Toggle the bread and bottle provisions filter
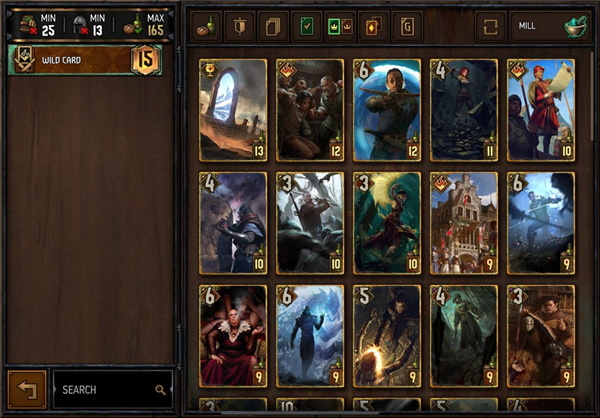Image resolution: width=600 pixels, height=418 pixels. click(207, 26)
